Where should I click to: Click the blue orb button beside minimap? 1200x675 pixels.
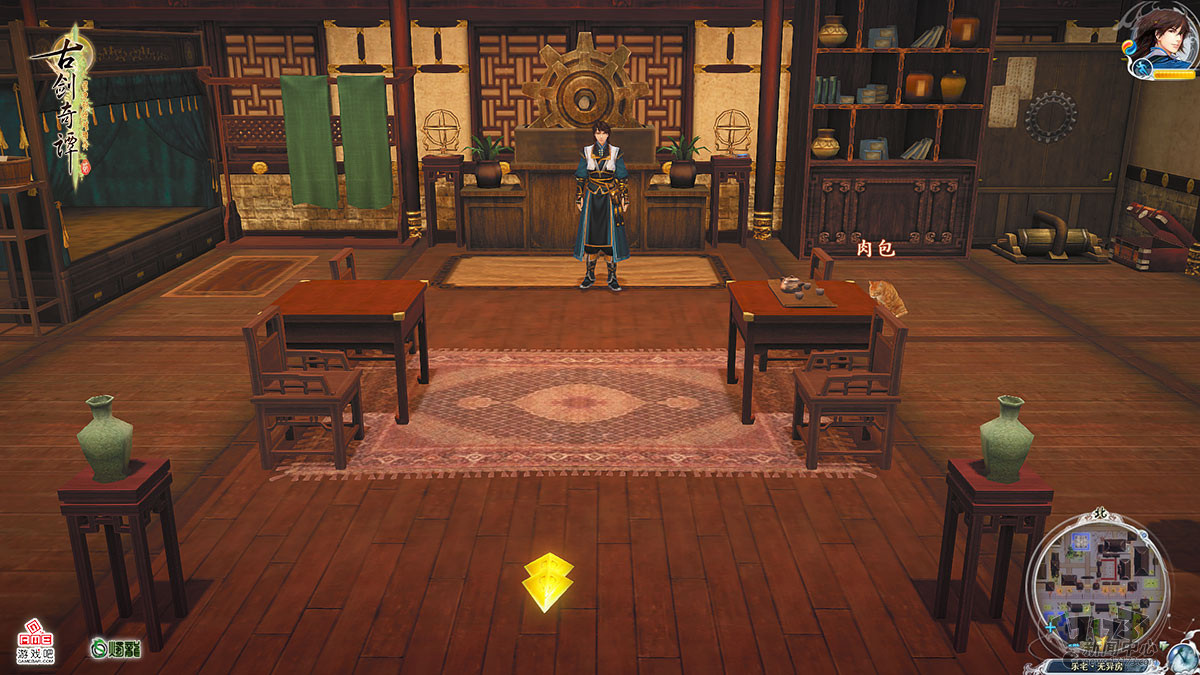1180,656
